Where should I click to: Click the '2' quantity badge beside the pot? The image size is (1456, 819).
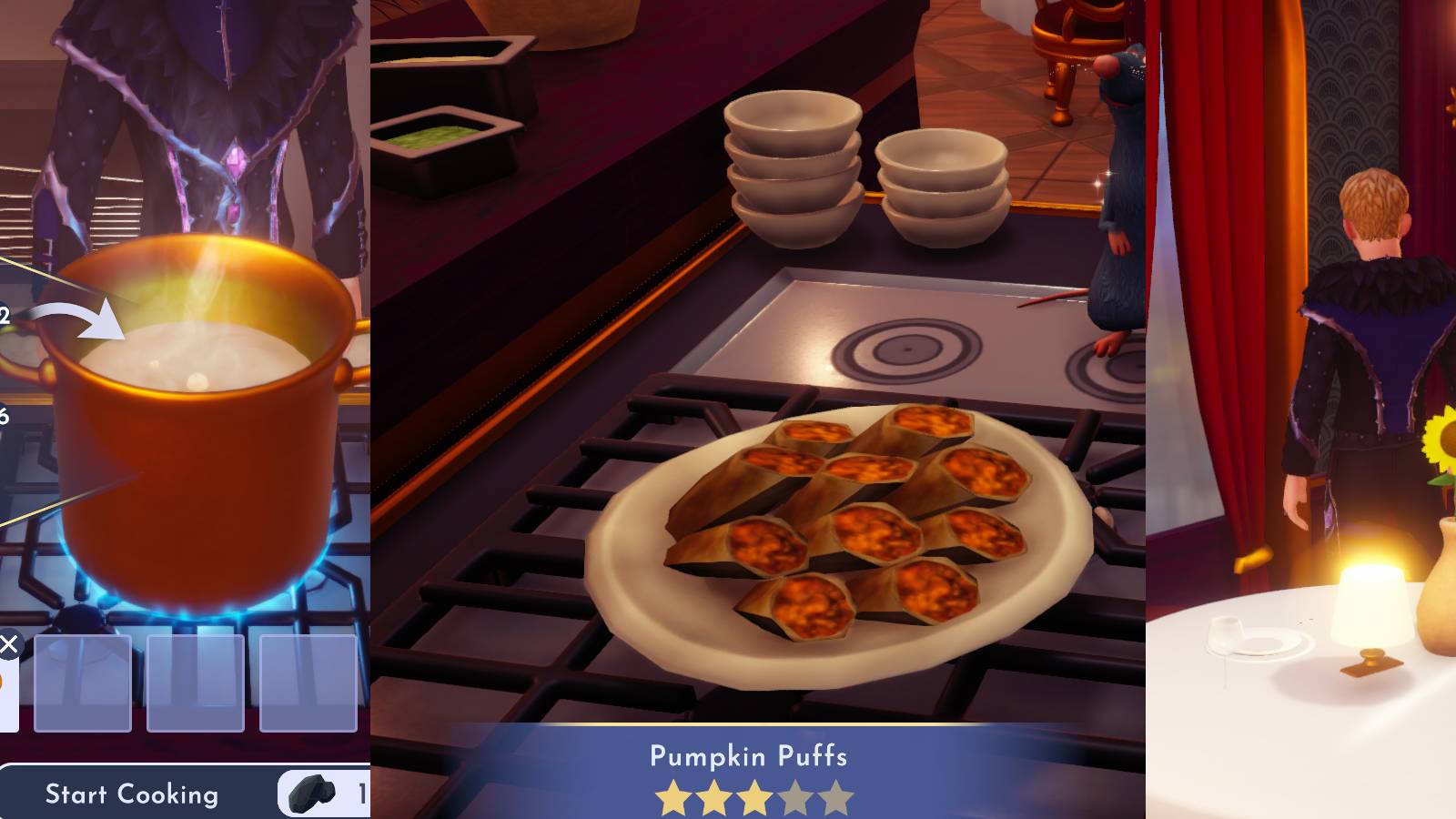tap(5, 314)
